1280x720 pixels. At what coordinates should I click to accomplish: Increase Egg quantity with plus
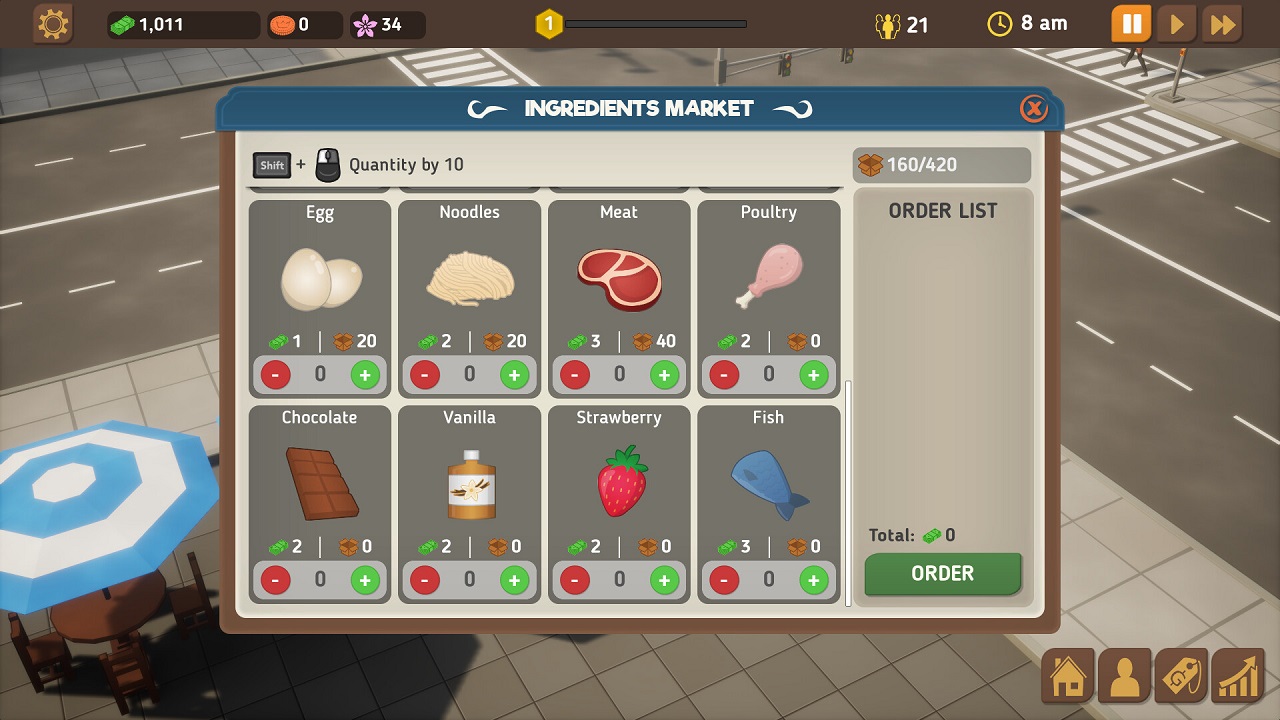click(x=364, y=374)
